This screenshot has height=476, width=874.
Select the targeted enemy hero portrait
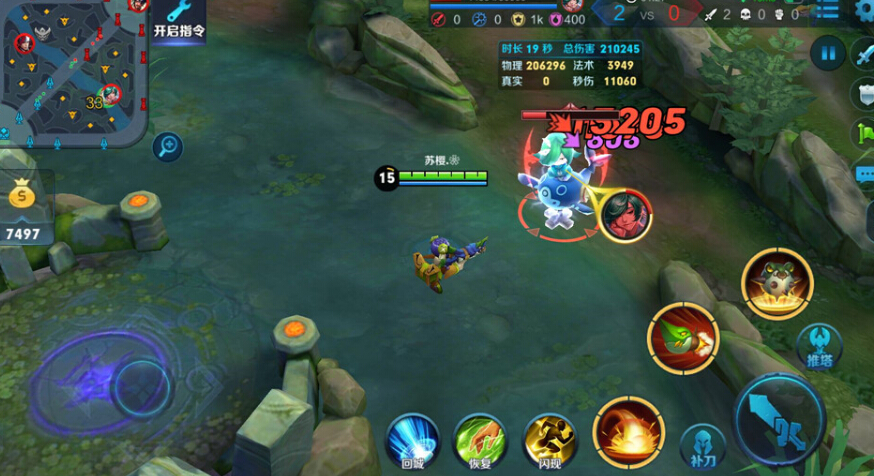pyautogui.click(x=627, y=213)
